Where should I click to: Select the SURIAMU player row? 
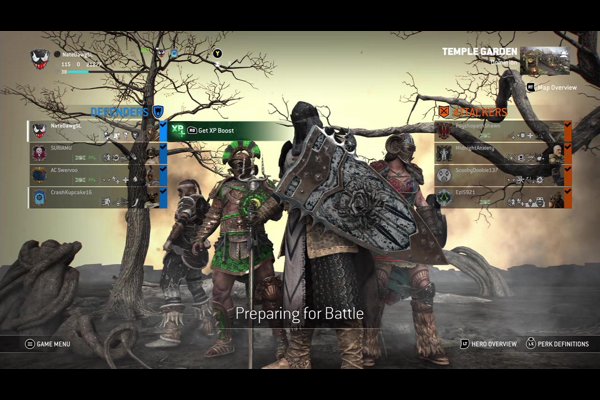(x=95, y=153)
